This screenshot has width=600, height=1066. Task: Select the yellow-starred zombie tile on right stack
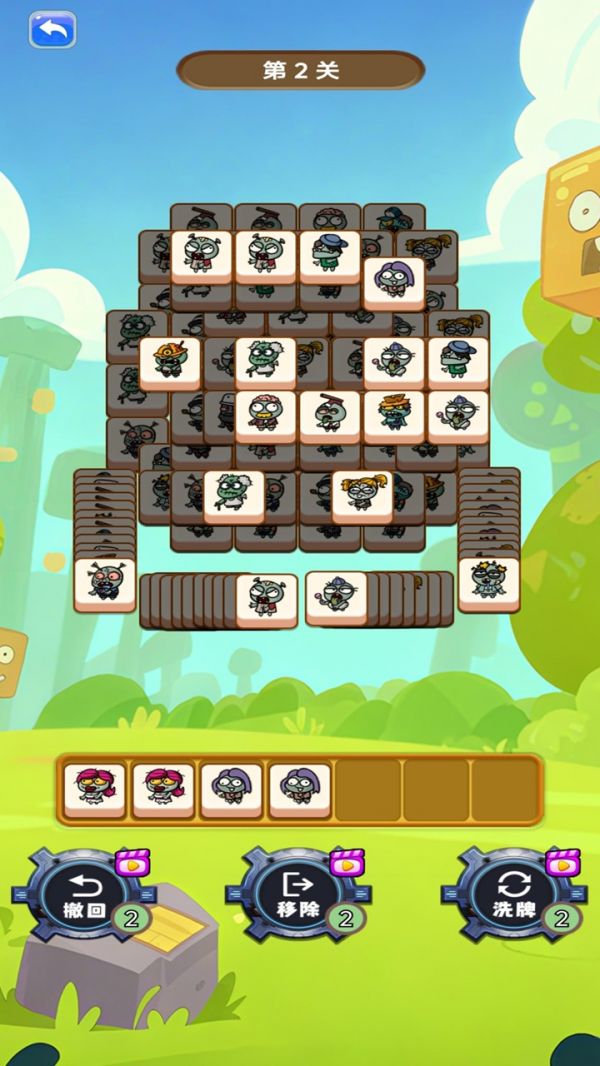489,583
